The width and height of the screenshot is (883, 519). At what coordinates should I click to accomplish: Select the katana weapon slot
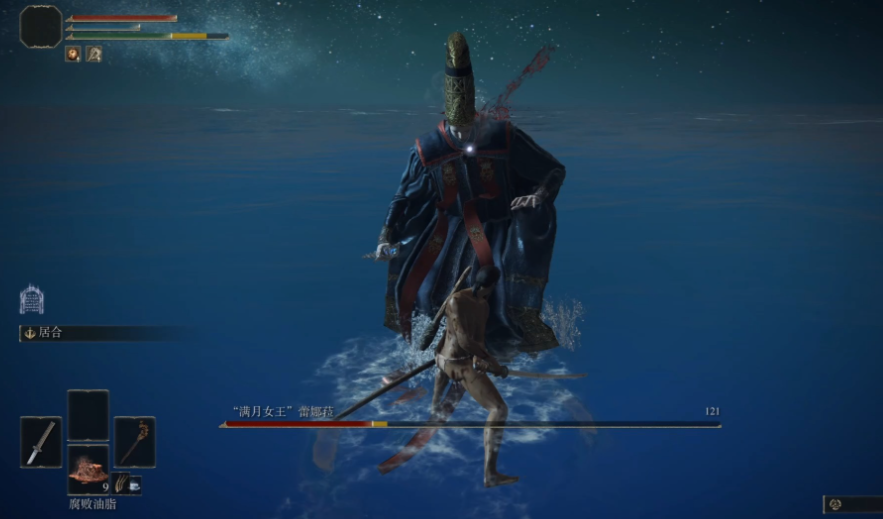click(x=40, y=442)
